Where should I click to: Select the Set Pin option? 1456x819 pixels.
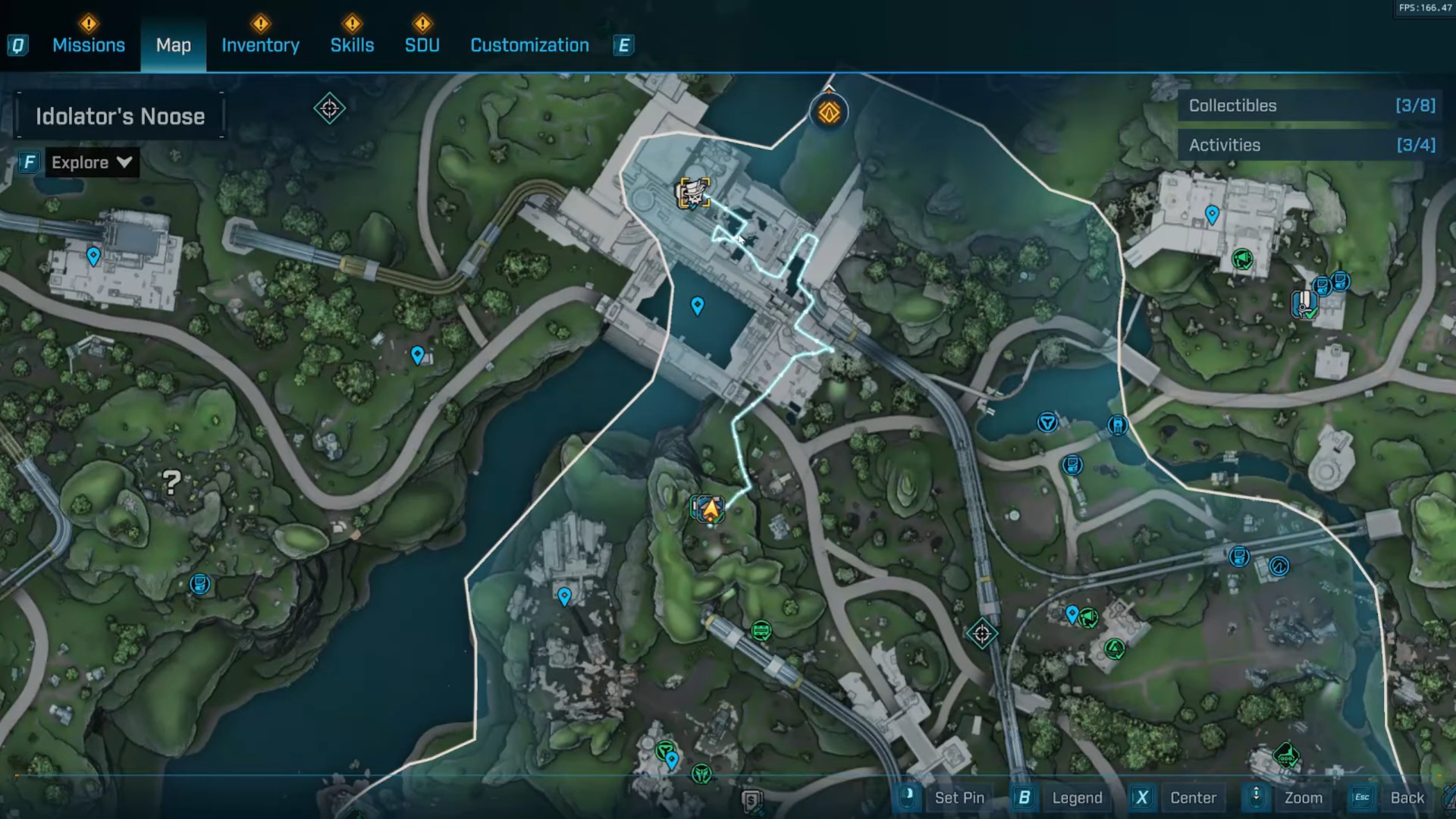click(x=959, y=798)
